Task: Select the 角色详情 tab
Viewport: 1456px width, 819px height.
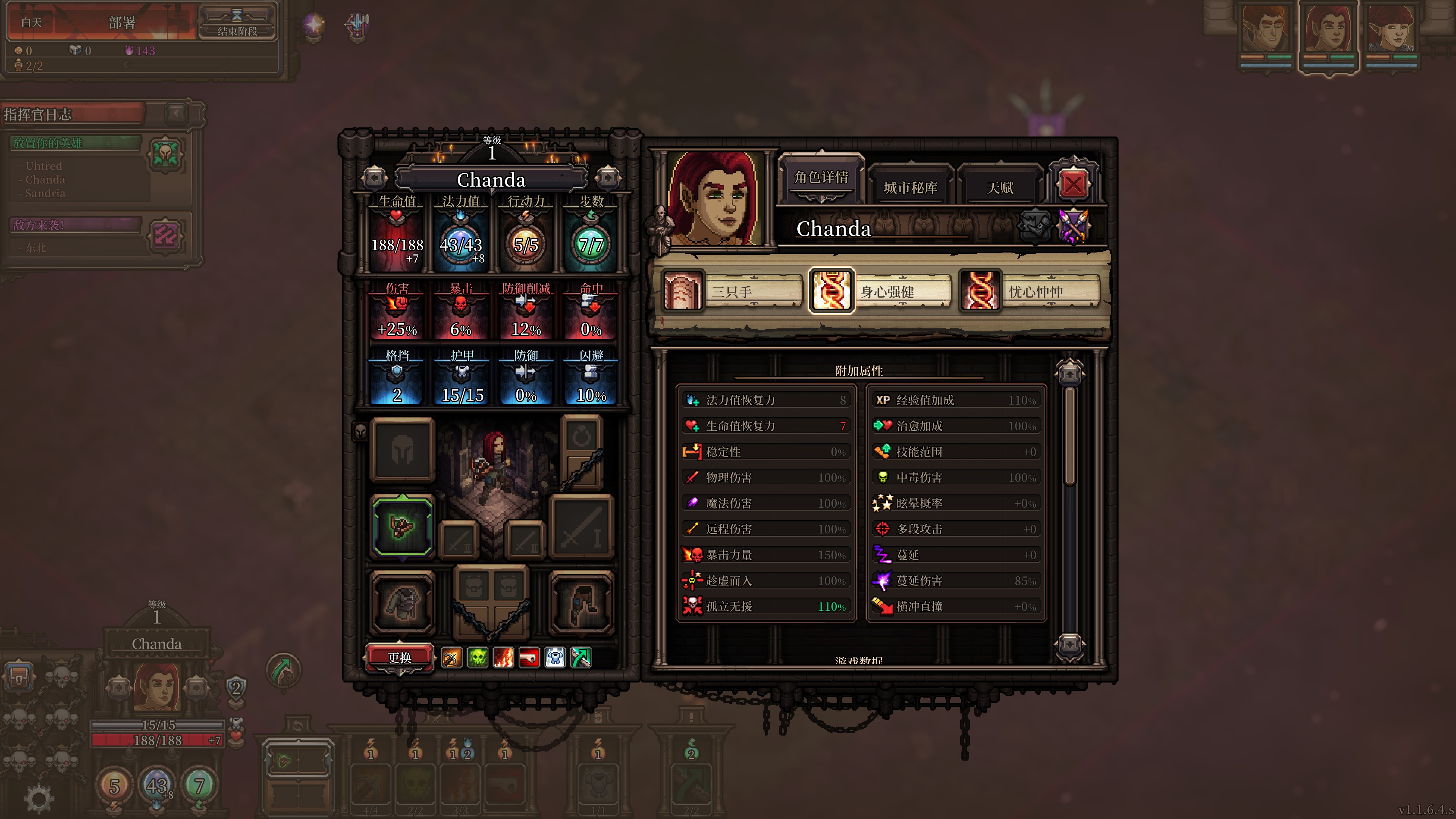Action: pos(821,177)
